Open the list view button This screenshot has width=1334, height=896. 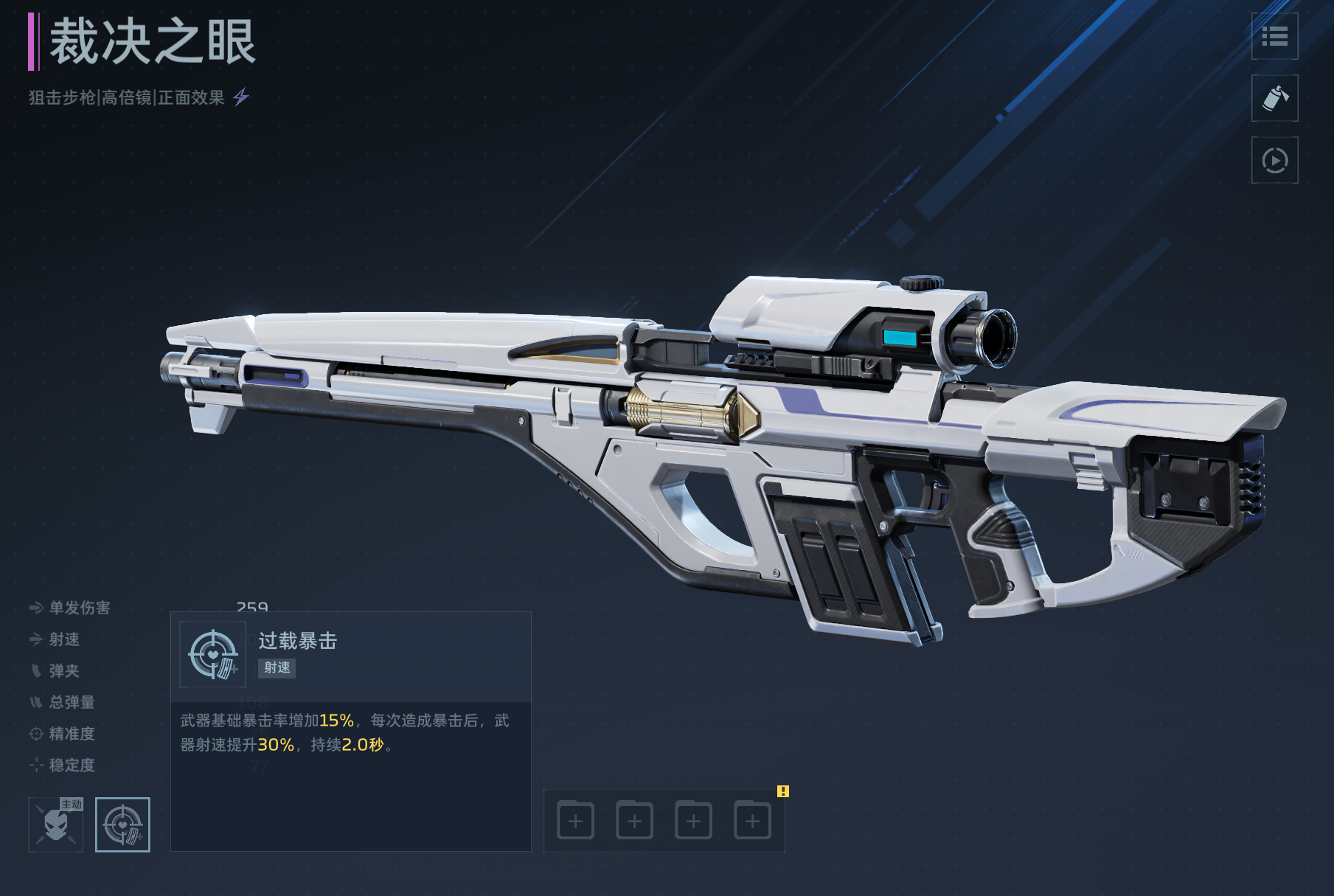1274,36
